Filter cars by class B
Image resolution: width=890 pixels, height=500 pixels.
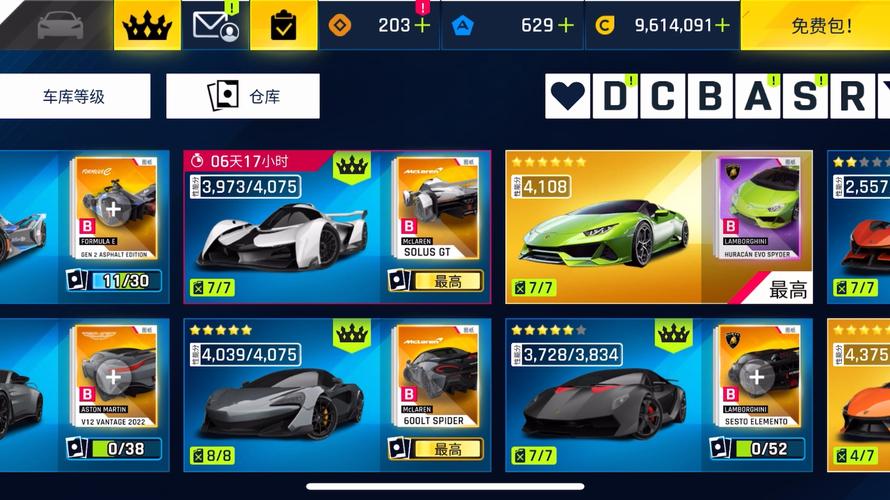[x=710, y=97]
